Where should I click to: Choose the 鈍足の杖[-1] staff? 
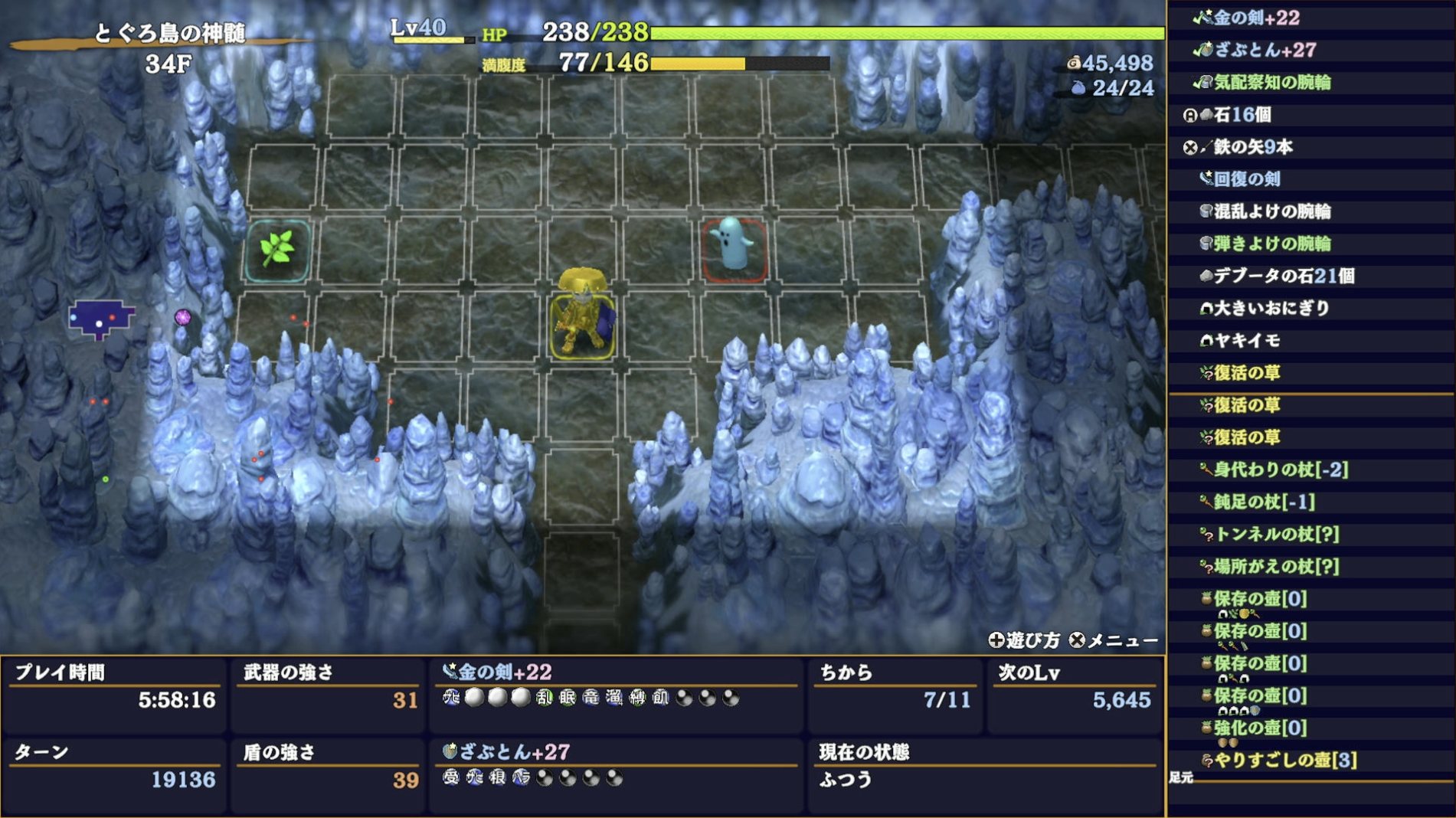tap(1264, 502)
